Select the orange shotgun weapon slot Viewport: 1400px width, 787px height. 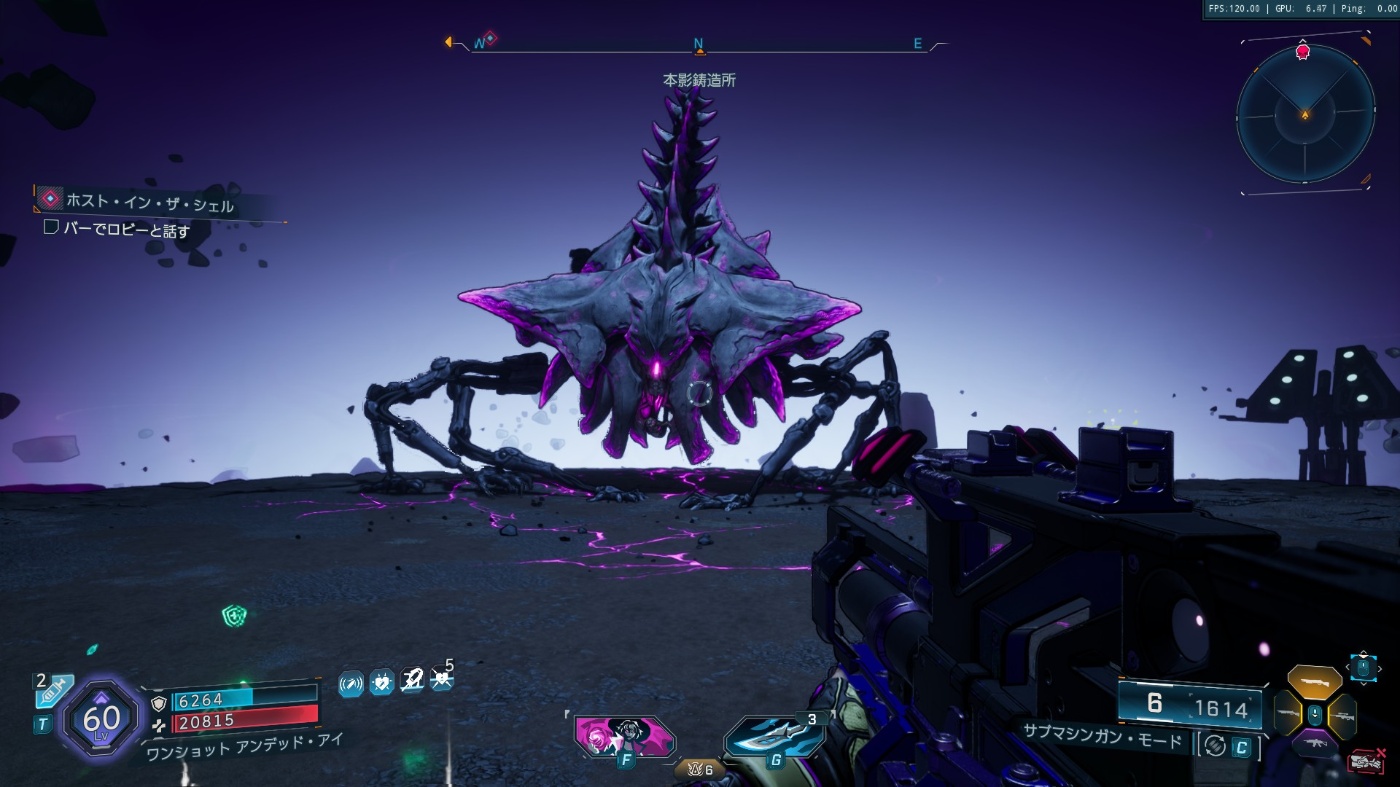[1314, 683]
